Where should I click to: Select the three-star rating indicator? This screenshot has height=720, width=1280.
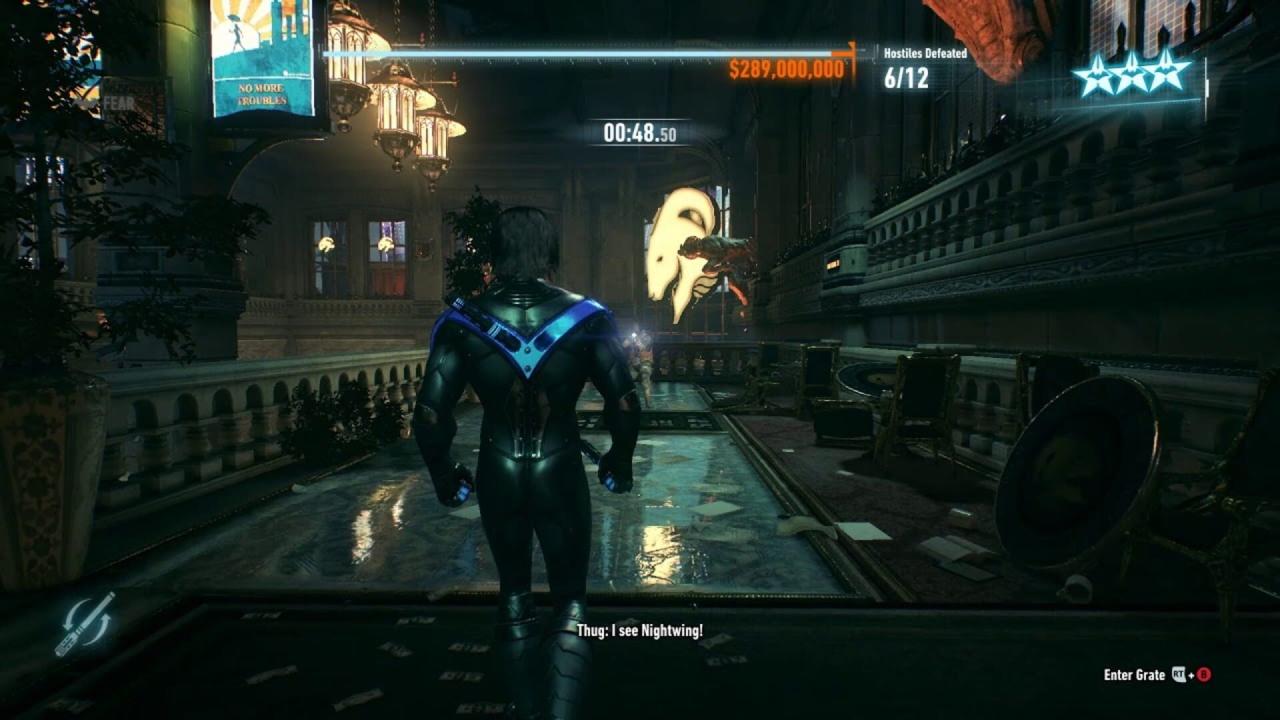click(x=1132, y=75)
